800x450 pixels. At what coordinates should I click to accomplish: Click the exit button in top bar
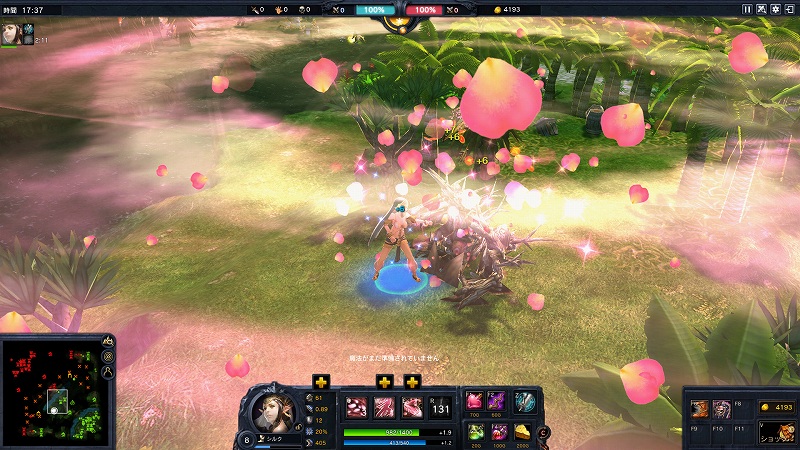pyautogui.click(x=789, y=9)
